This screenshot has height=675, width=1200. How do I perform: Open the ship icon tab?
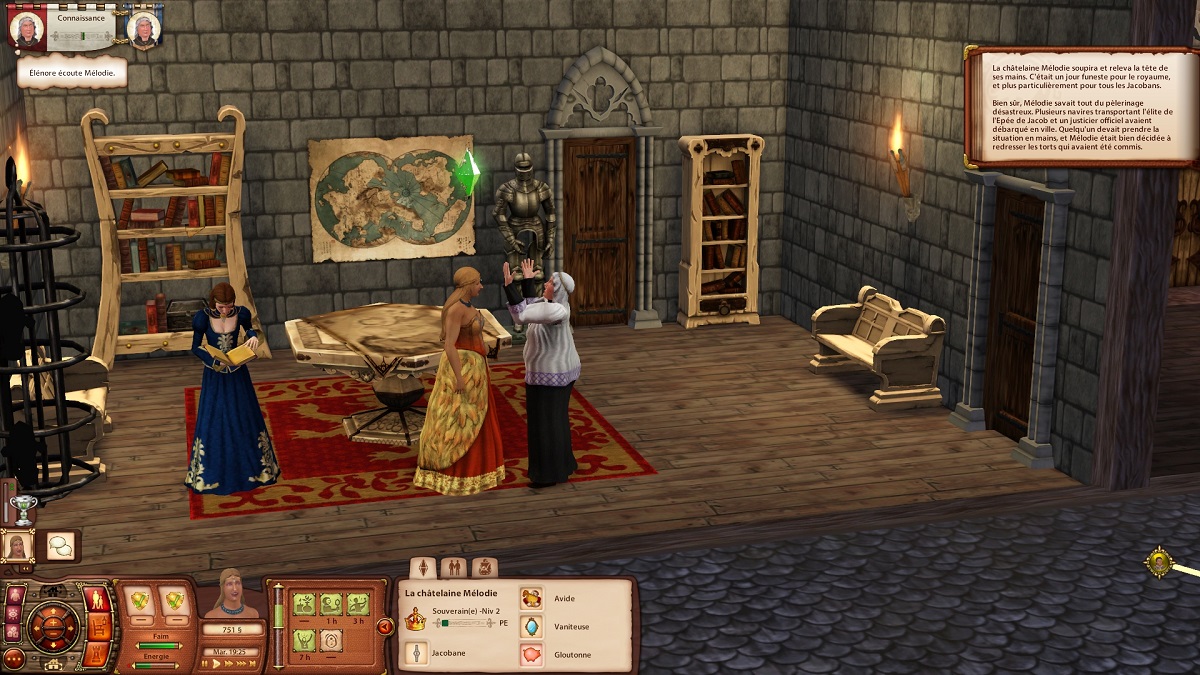tap(484, 568)
